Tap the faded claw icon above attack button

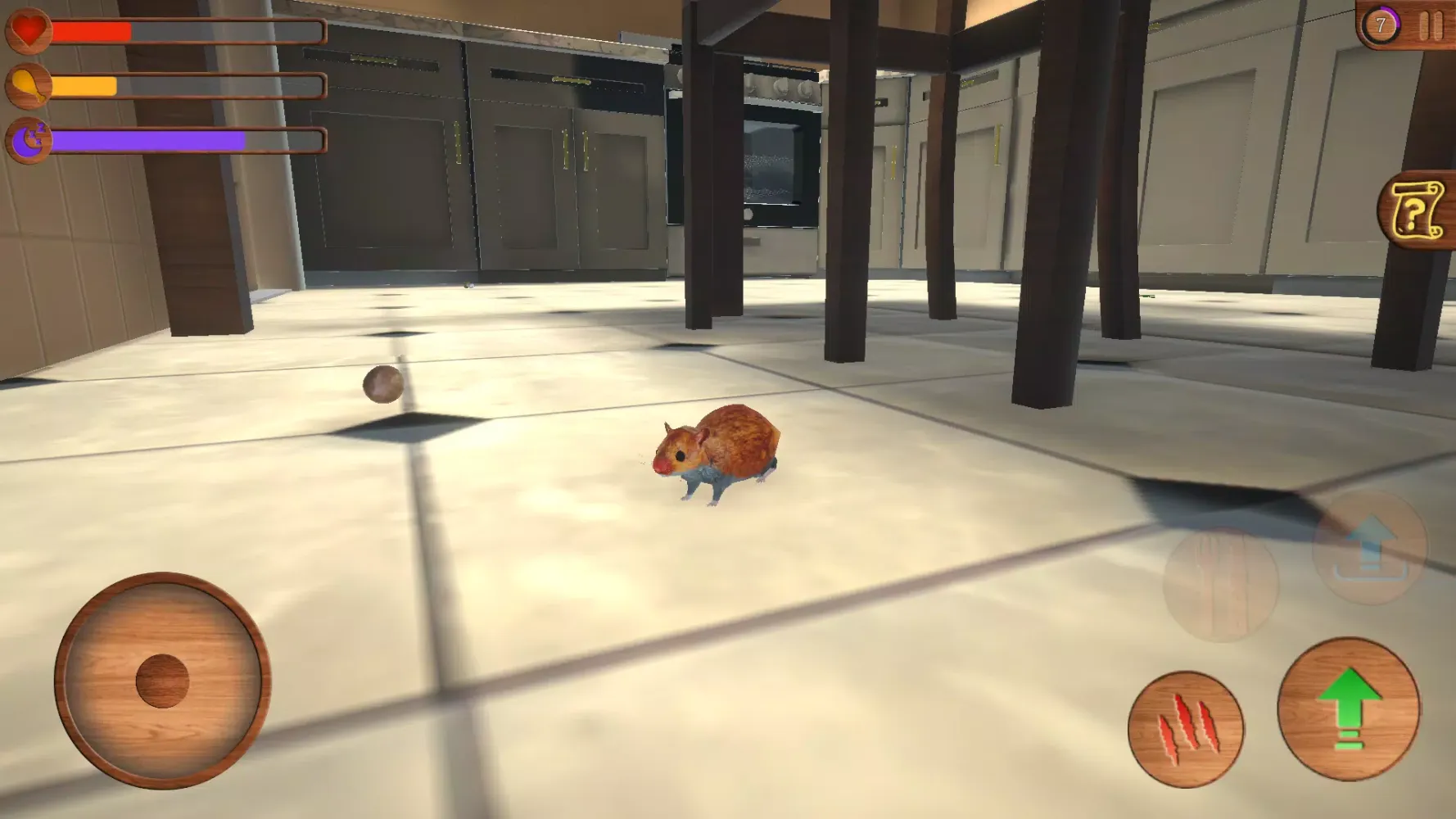[x=1220, y=586]
